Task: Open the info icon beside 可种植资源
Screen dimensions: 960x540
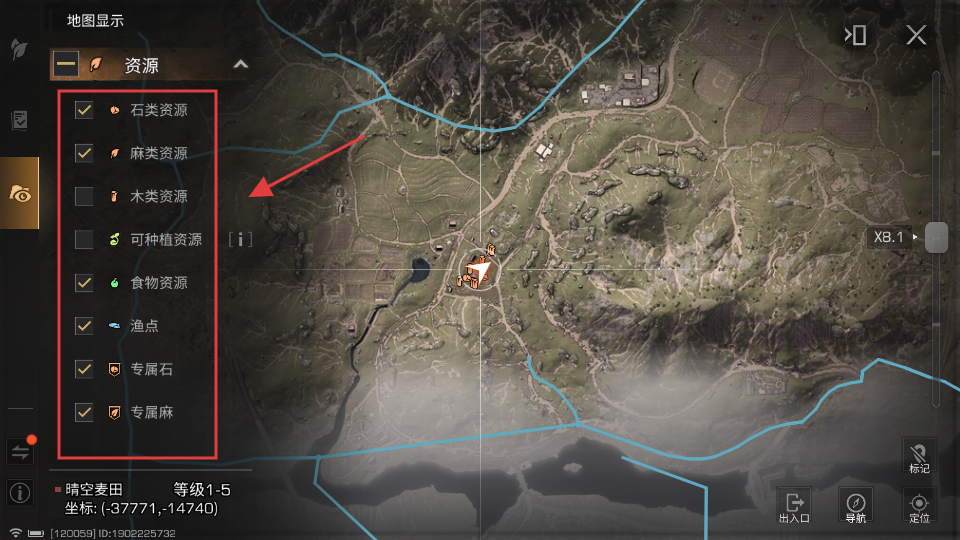Action: point(240,239)
